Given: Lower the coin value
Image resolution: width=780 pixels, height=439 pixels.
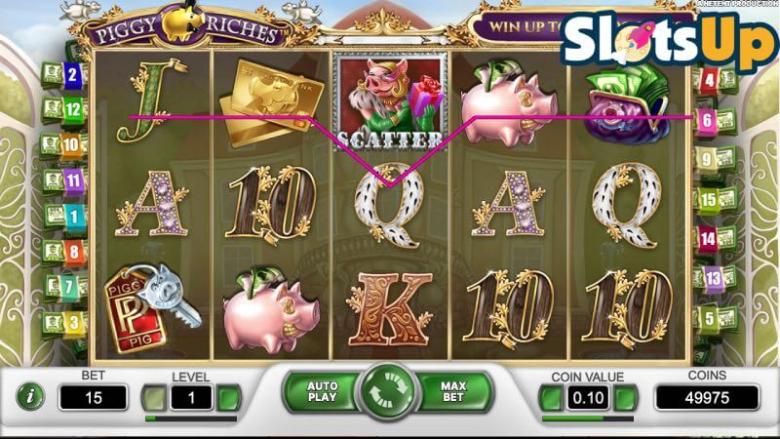Looking at the screenshot, I should [x=550, y=398].
